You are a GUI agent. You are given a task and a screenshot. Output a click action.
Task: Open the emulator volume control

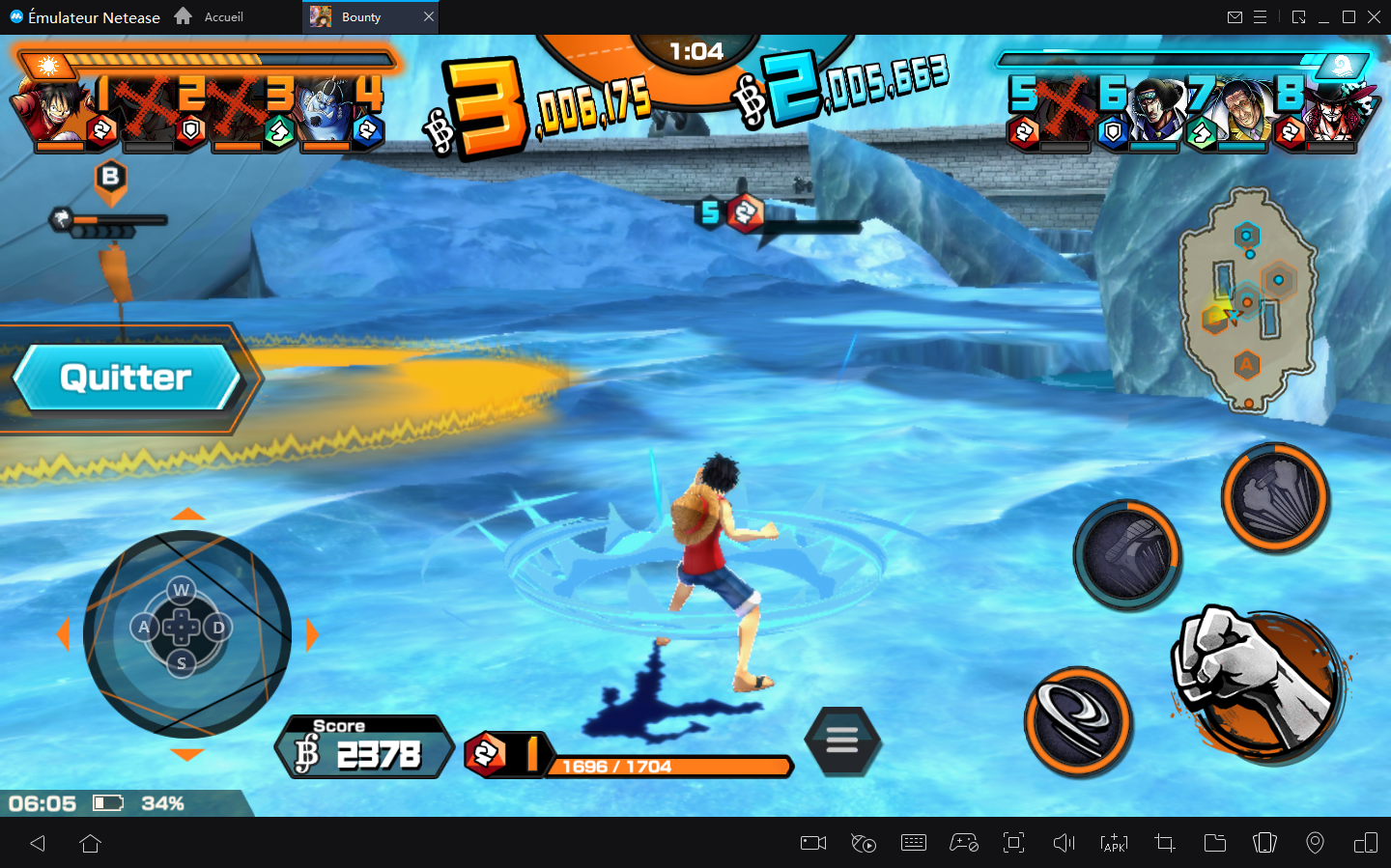point(1064,843)
